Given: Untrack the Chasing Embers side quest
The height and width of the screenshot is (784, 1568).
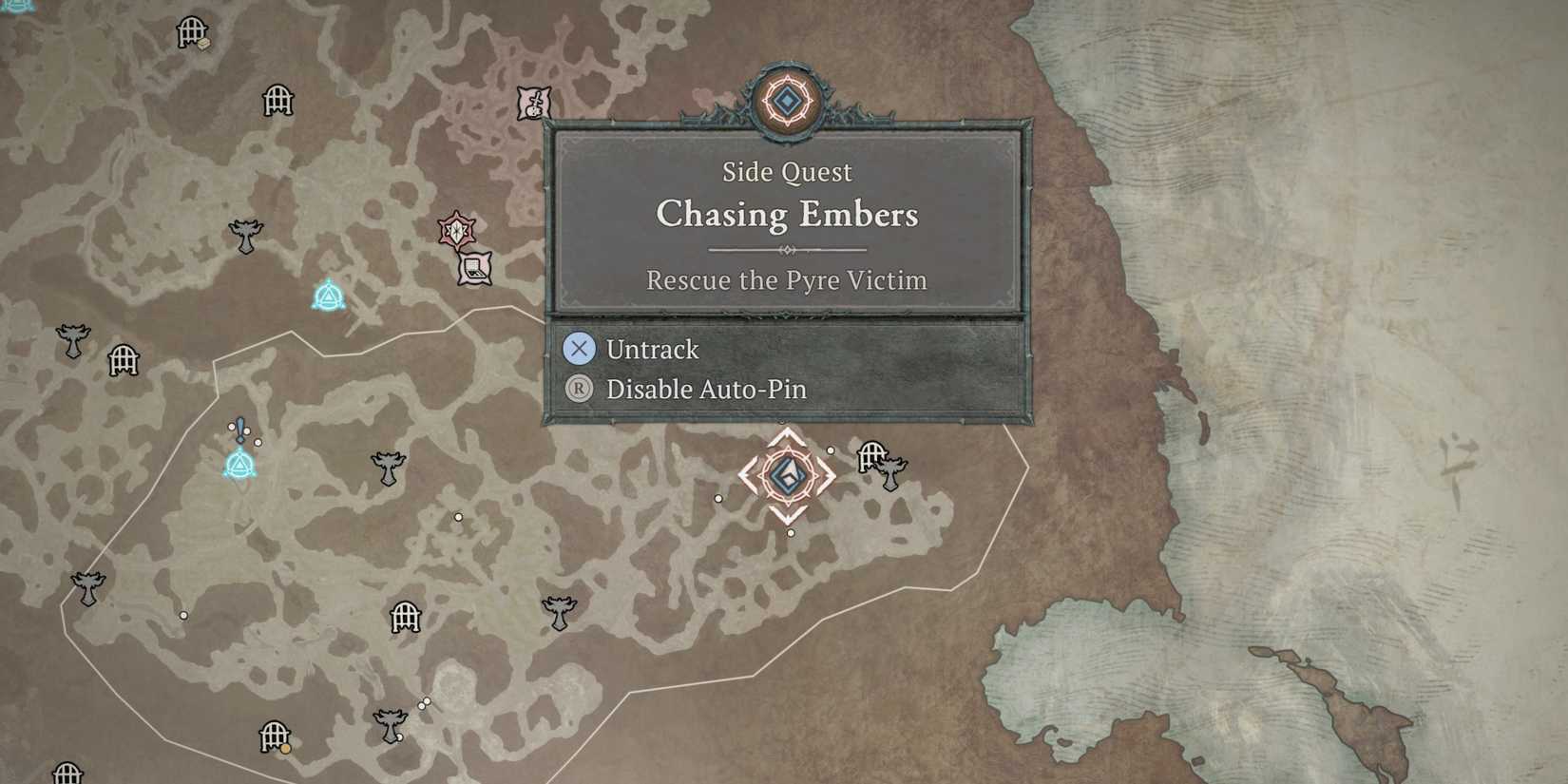Looking at the screenshot, I should click(652, 349).
